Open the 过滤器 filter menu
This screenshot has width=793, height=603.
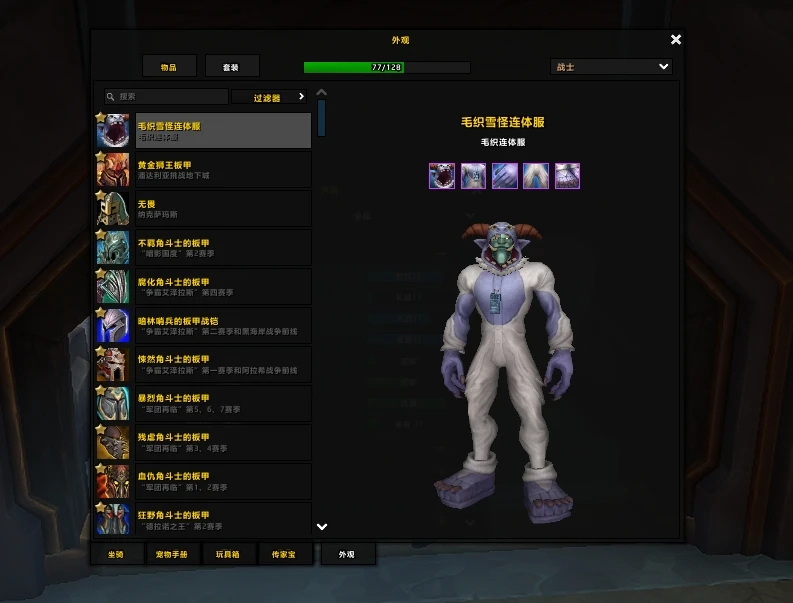pos(270,97)
